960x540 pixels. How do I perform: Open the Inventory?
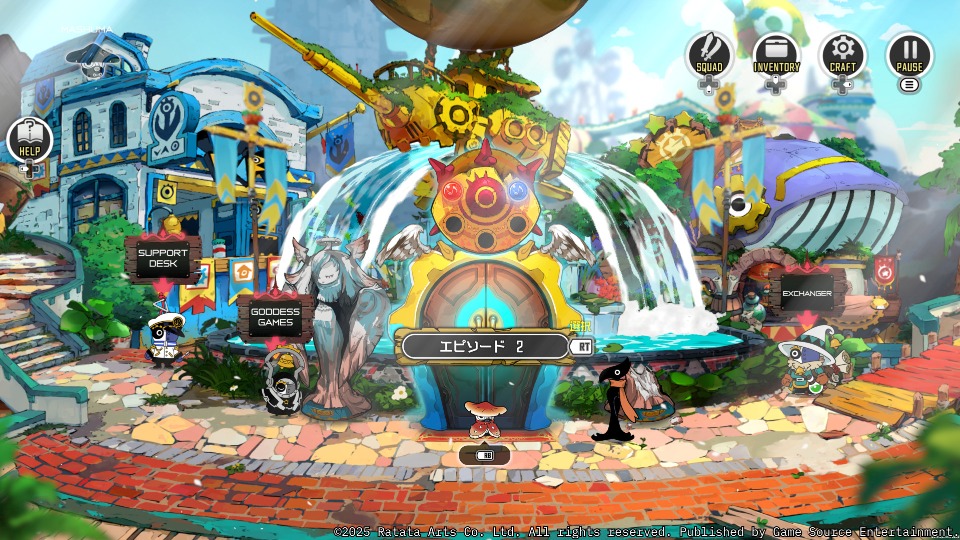tap(776, 54)
